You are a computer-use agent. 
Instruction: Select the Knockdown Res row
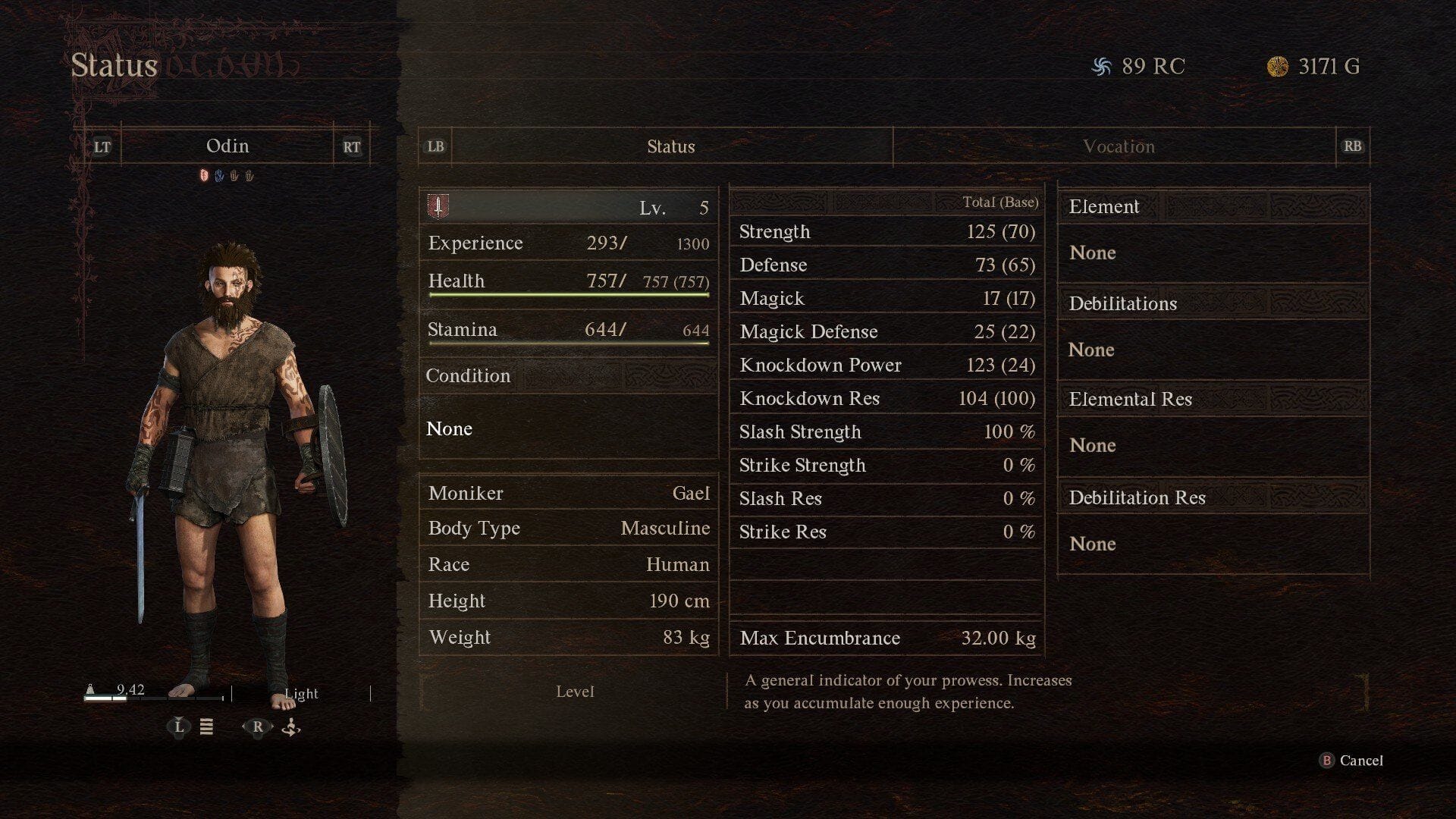[x=886, y=399]
